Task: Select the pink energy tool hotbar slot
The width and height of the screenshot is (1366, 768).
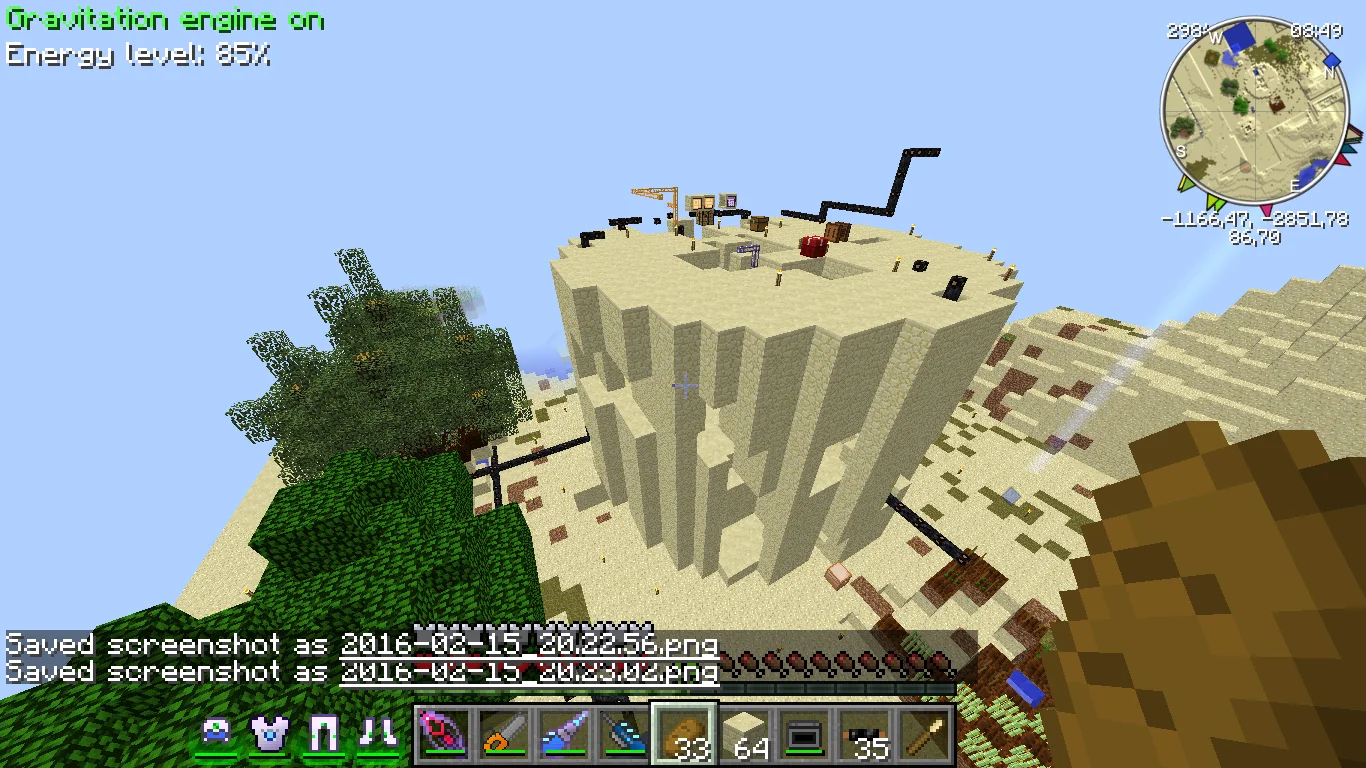Action: (x=443, y=735)
